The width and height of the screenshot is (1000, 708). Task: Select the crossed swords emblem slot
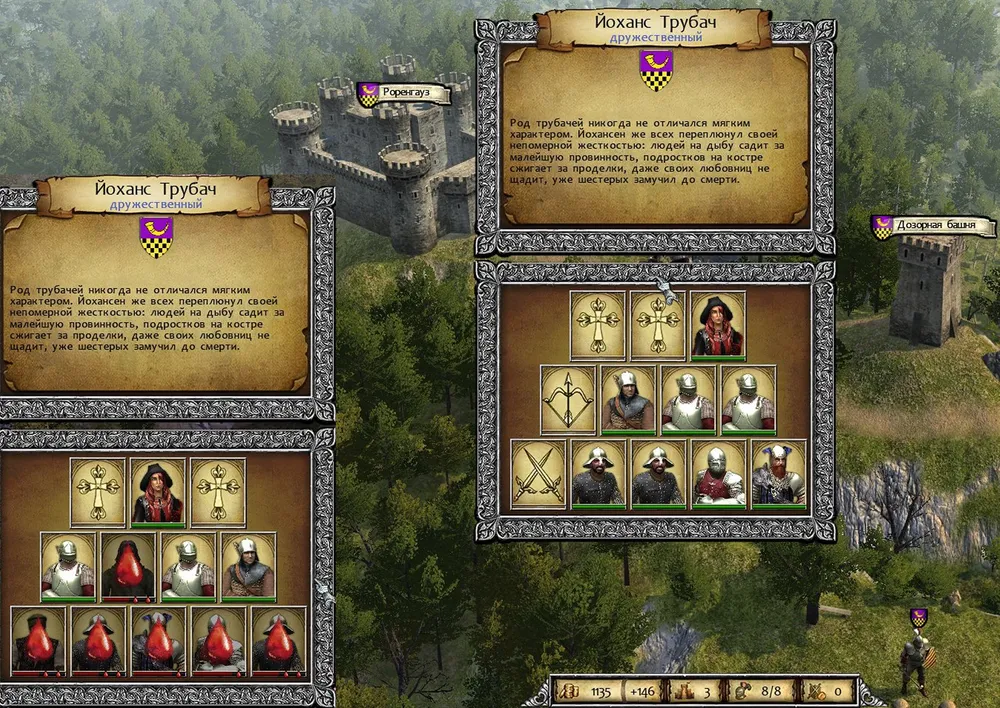point(538,473)
